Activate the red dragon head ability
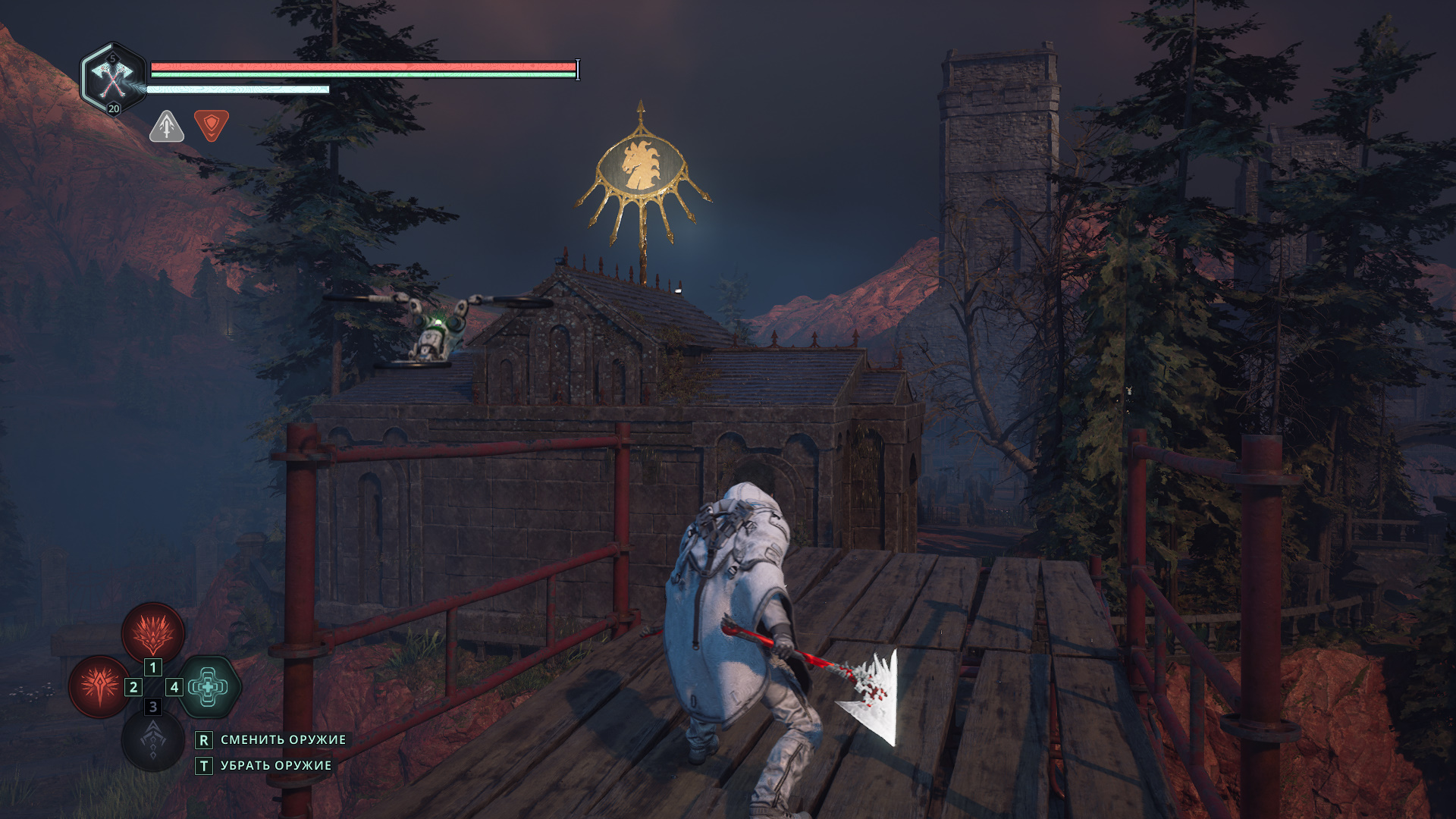Screen dimensions: 1456x819 (153, 633)
